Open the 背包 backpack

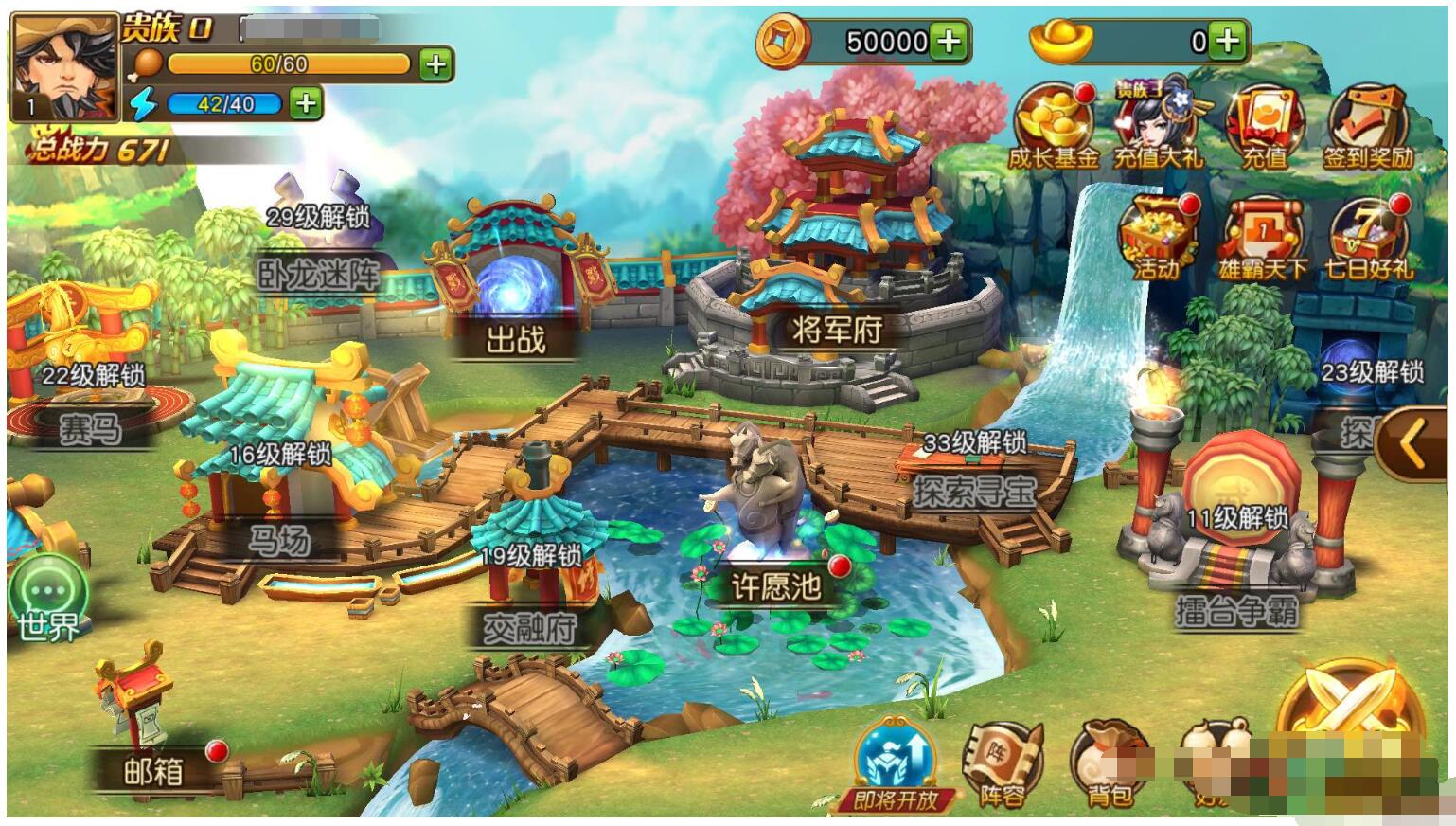point(1108,765)
